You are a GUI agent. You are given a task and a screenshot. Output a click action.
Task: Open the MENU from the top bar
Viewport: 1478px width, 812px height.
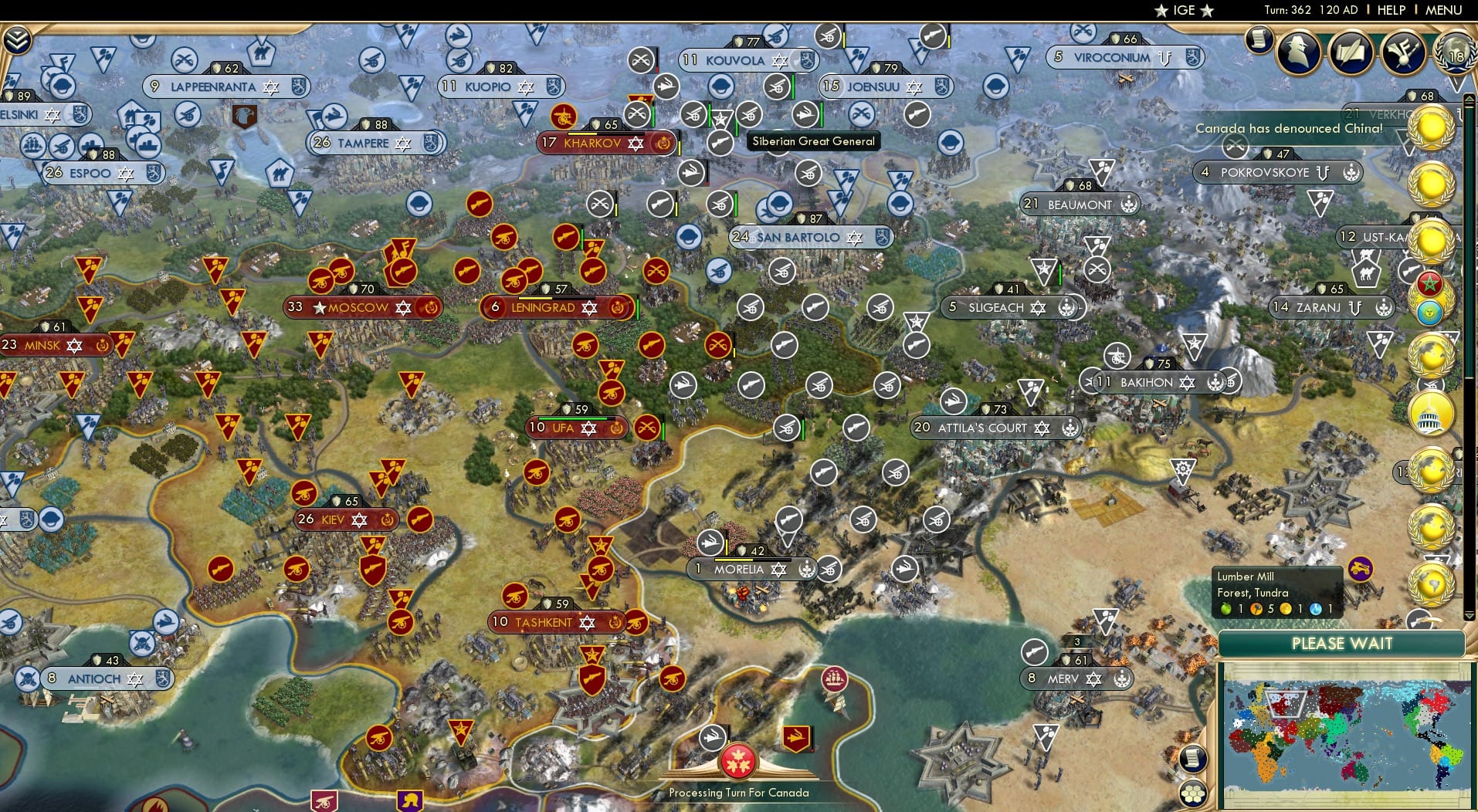point(1442,10)
